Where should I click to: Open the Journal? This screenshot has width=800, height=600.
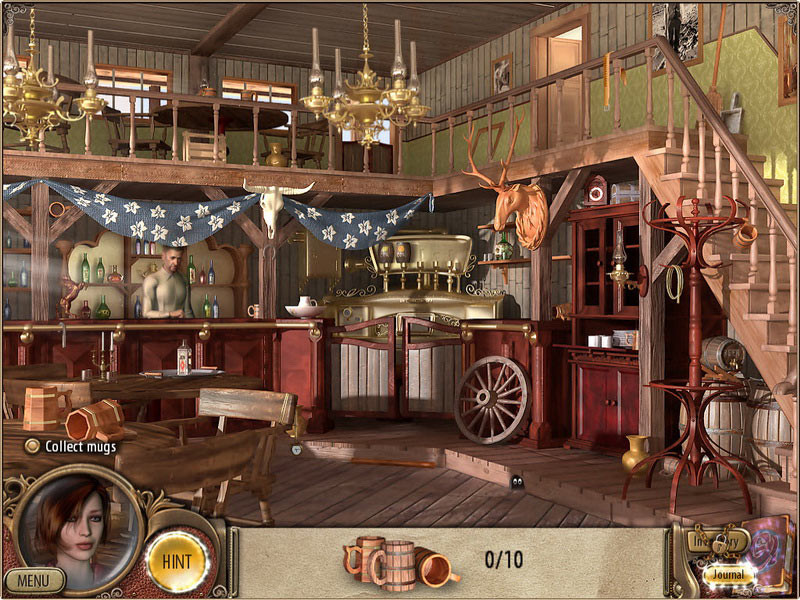tap(728, 575)
